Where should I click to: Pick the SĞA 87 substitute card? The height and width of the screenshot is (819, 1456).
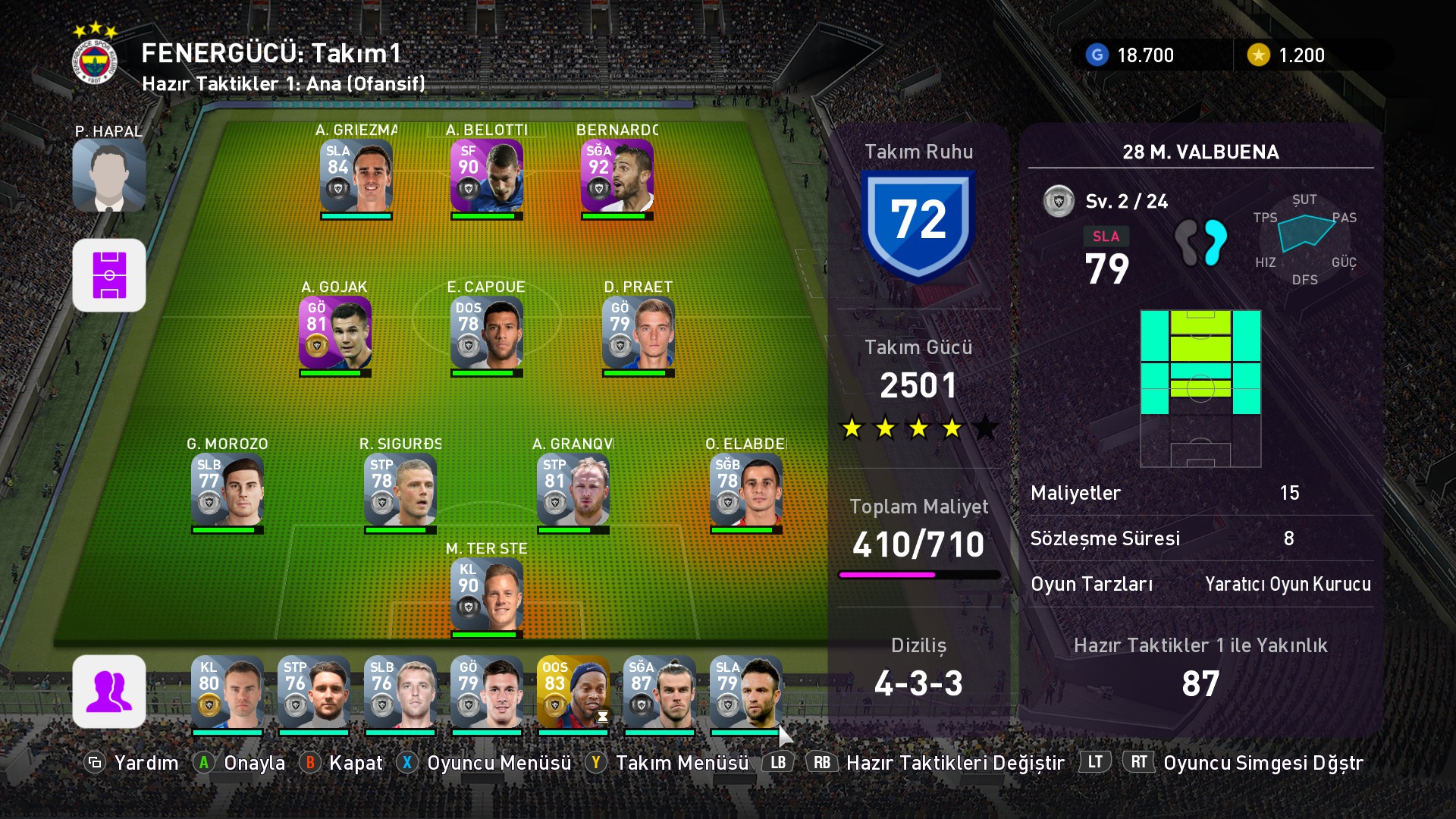pyautogui.click(x=659, y=692)
